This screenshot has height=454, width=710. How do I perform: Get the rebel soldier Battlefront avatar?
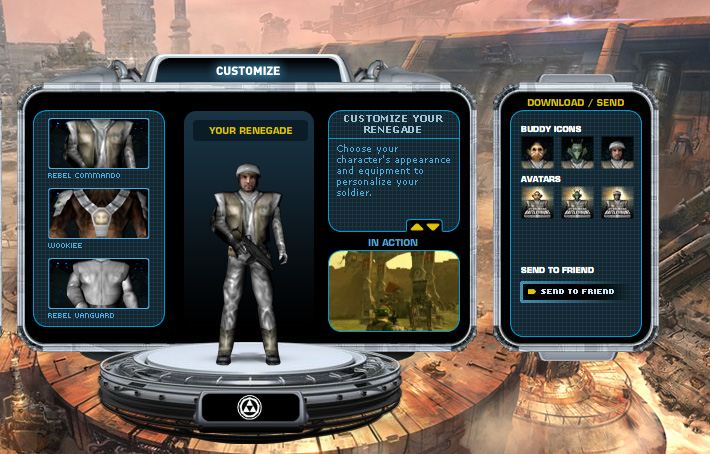[x=617, y=204]
